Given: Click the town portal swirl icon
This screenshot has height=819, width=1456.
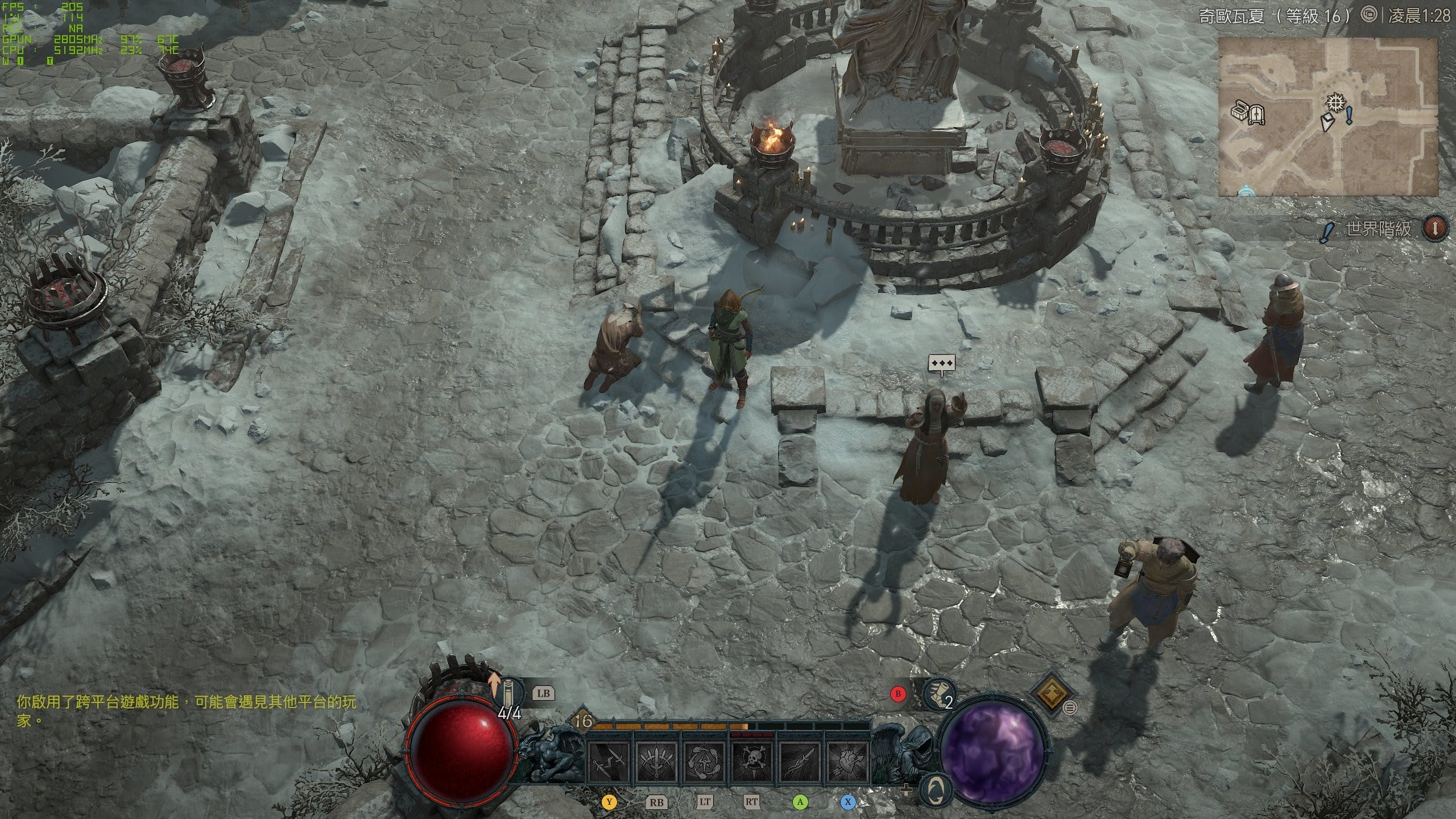Looking at the screenshot, I should (936, 788).
